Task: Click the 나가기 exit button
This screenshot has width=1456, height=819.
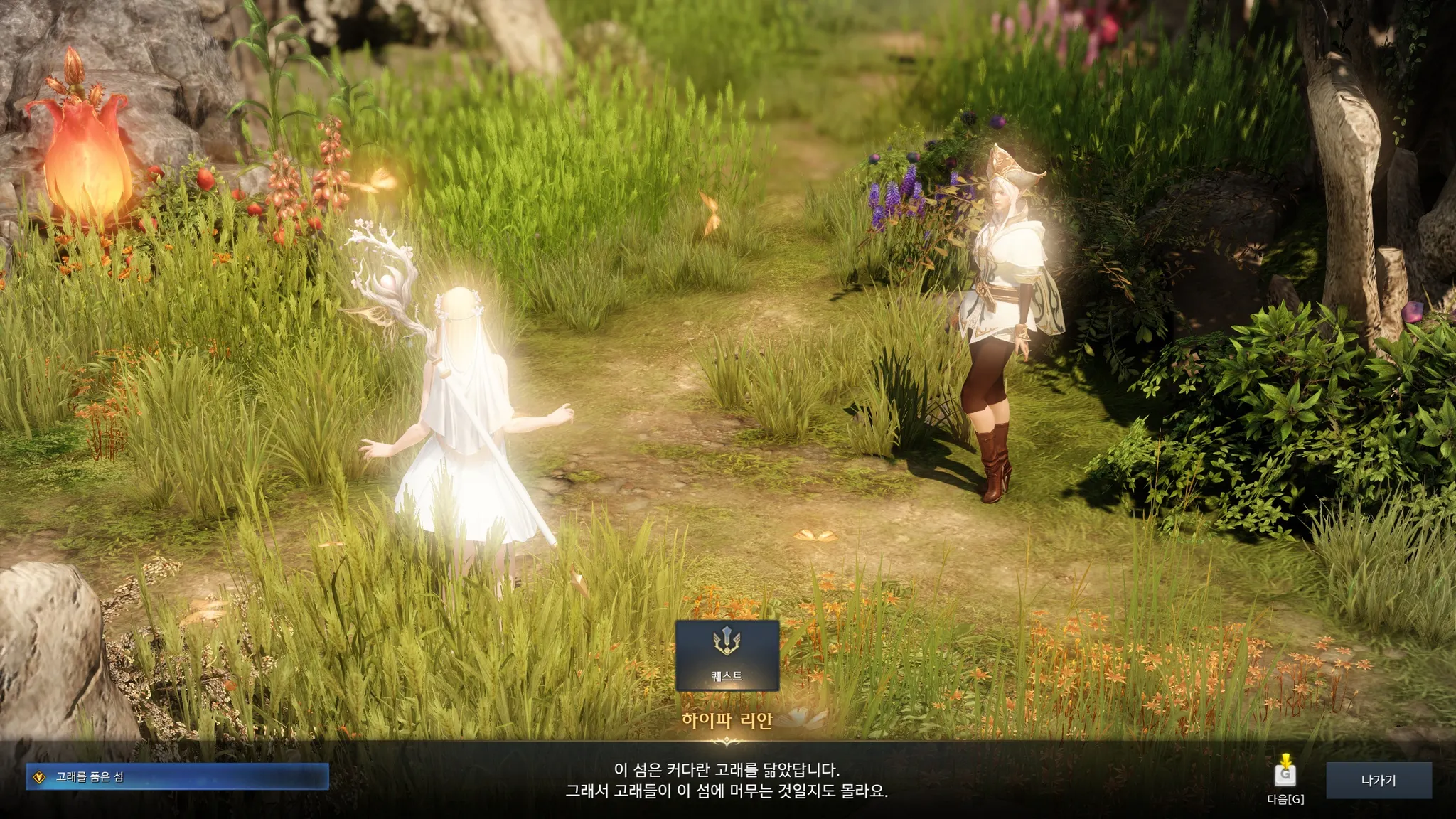Action: coord(1379,781)
